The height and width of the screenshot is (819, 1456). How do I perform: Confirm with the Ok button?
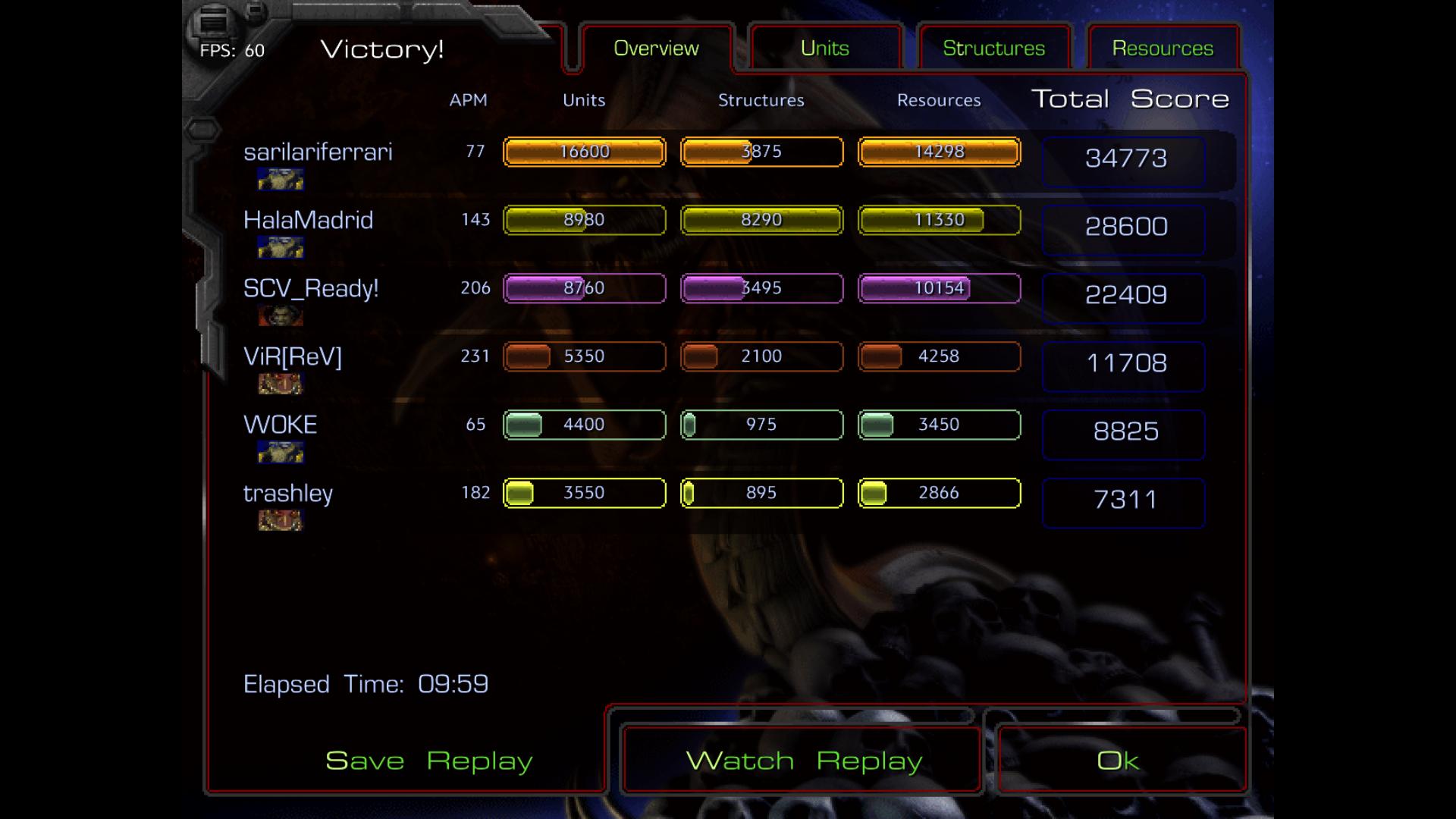pyautogui.click(x=1118, y=761)
